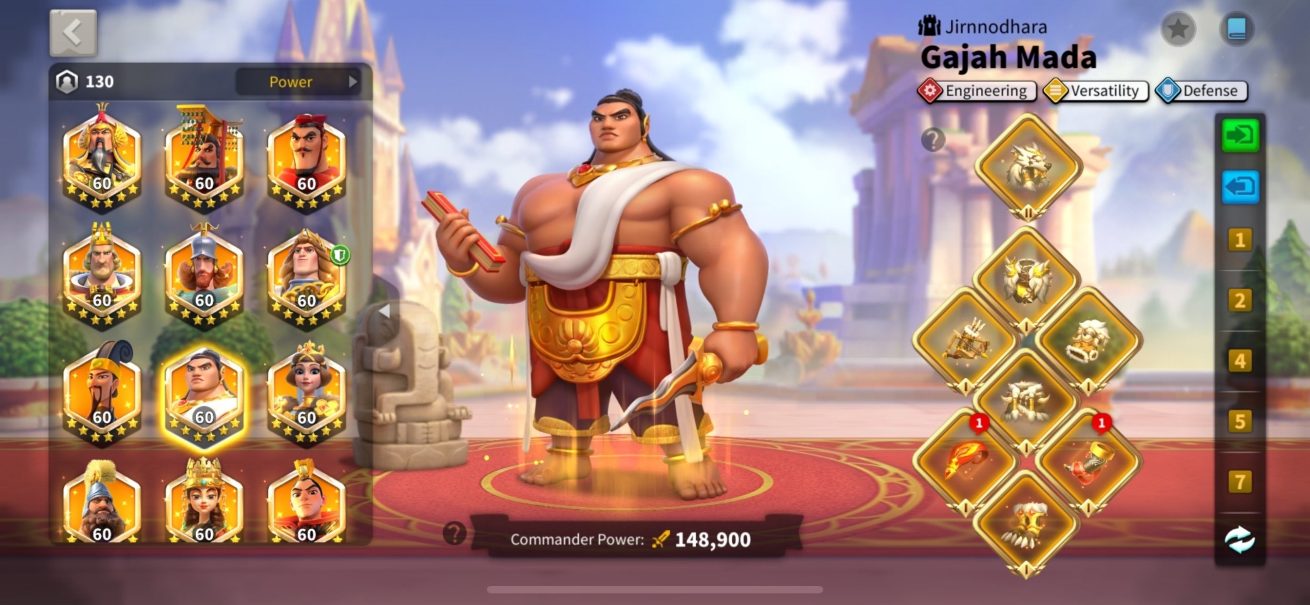This screenshot has height=605, width=1310.
Task: Toggle the star favorite button
Action: 1178,29
